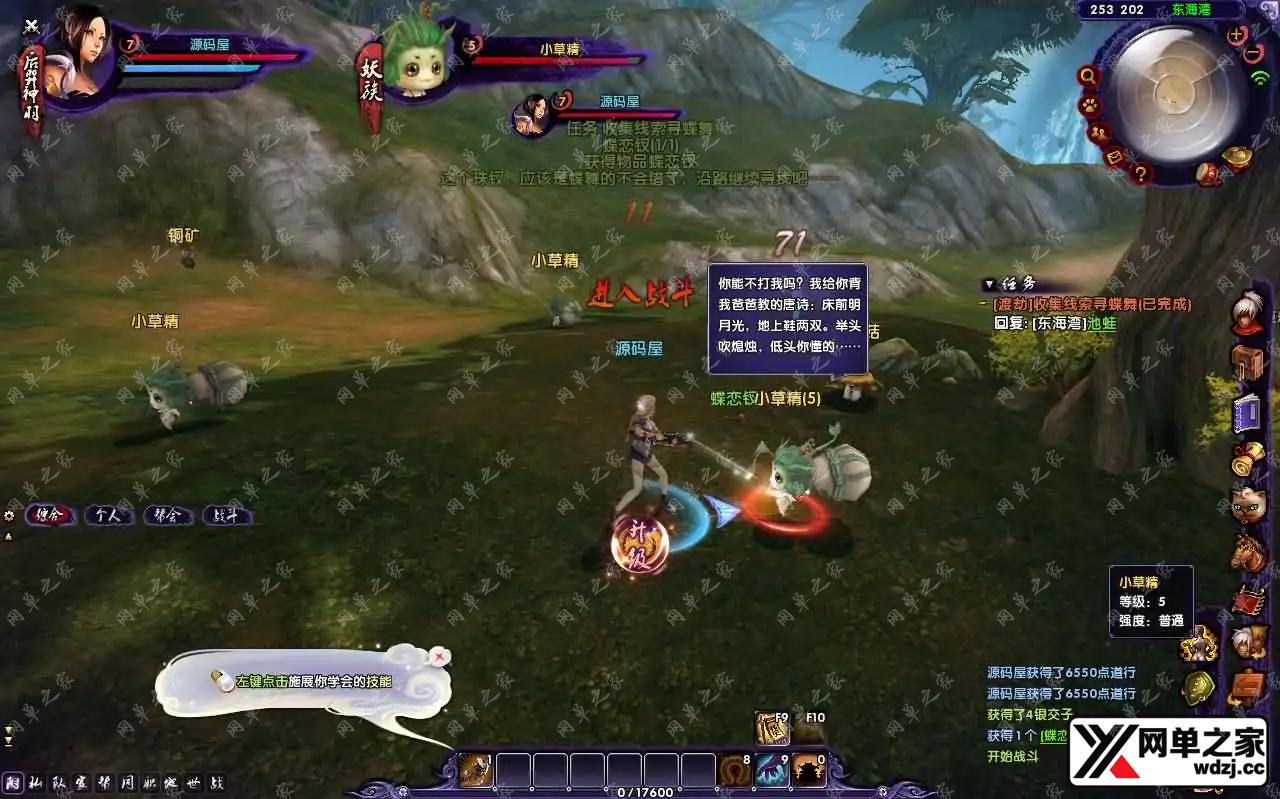Click the magnifier search icon beside the minimap
Screen dimensions: 1280x799
coord(1088,76)
